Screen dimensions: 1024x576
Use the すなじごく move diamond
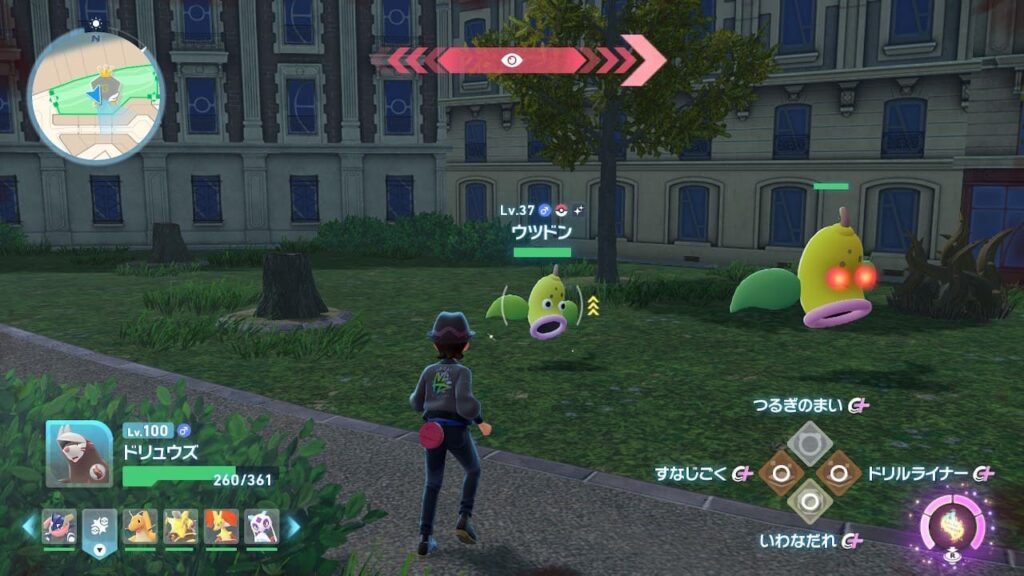pyautogui.click(x=775, y=471)
